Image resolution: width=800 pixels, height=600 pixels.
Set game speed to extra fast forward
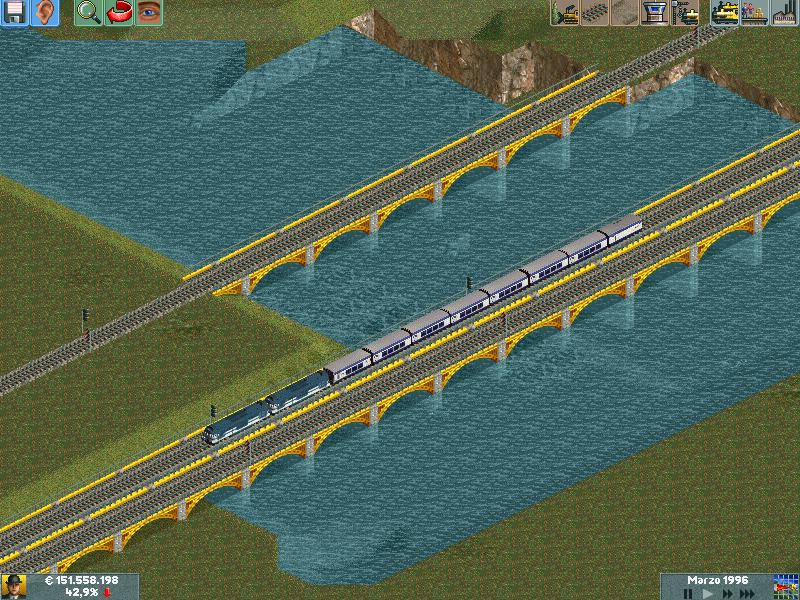(x=748, y=593)
